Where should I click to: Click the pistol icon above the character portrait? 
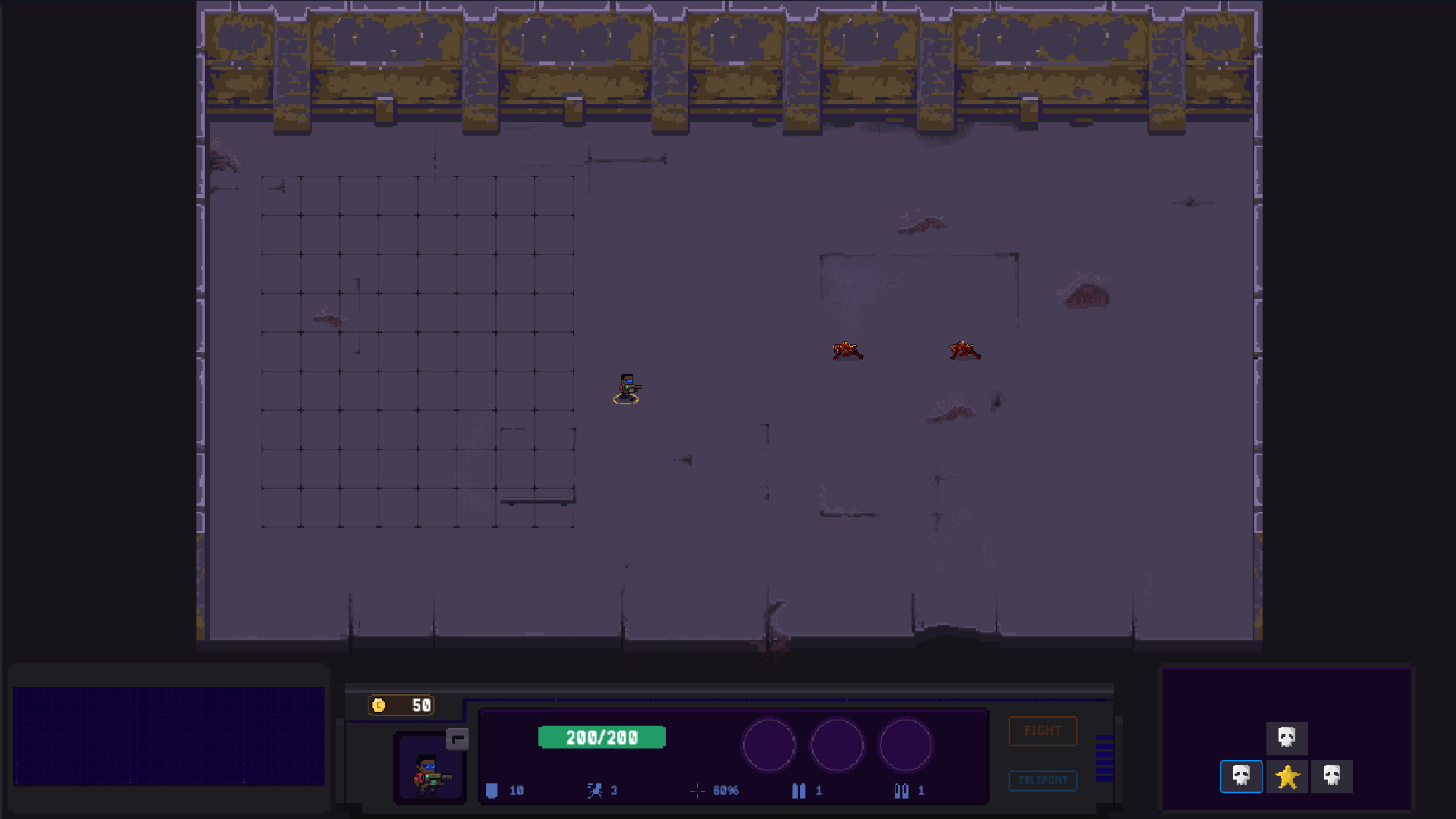tap(456, 739)
